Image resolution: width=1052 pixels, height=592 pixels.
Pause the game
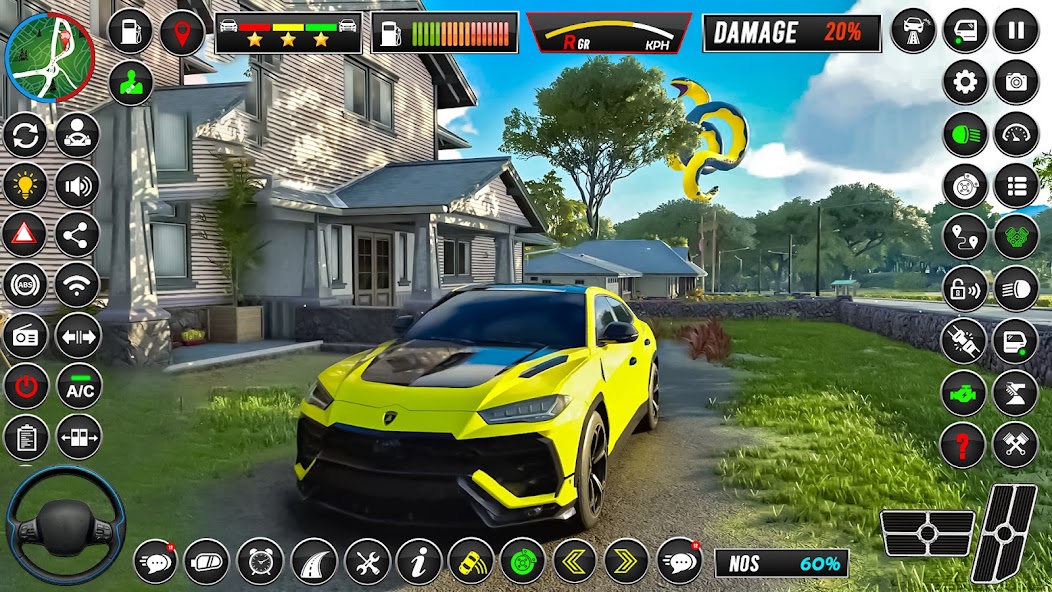tap(1016, 30)
